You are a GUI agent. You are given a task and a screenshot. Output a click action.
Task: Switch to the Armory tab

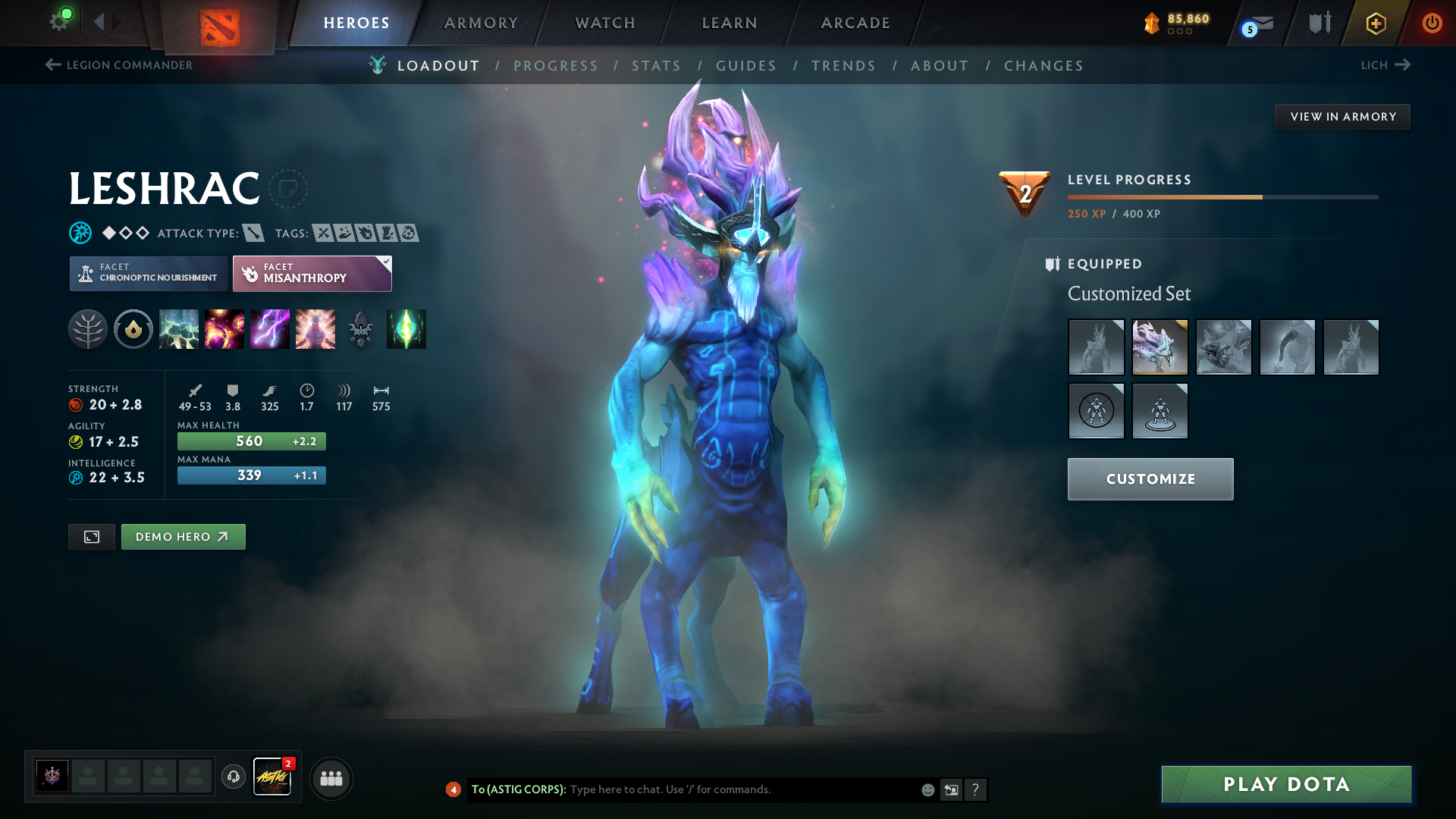pos(481,23)
